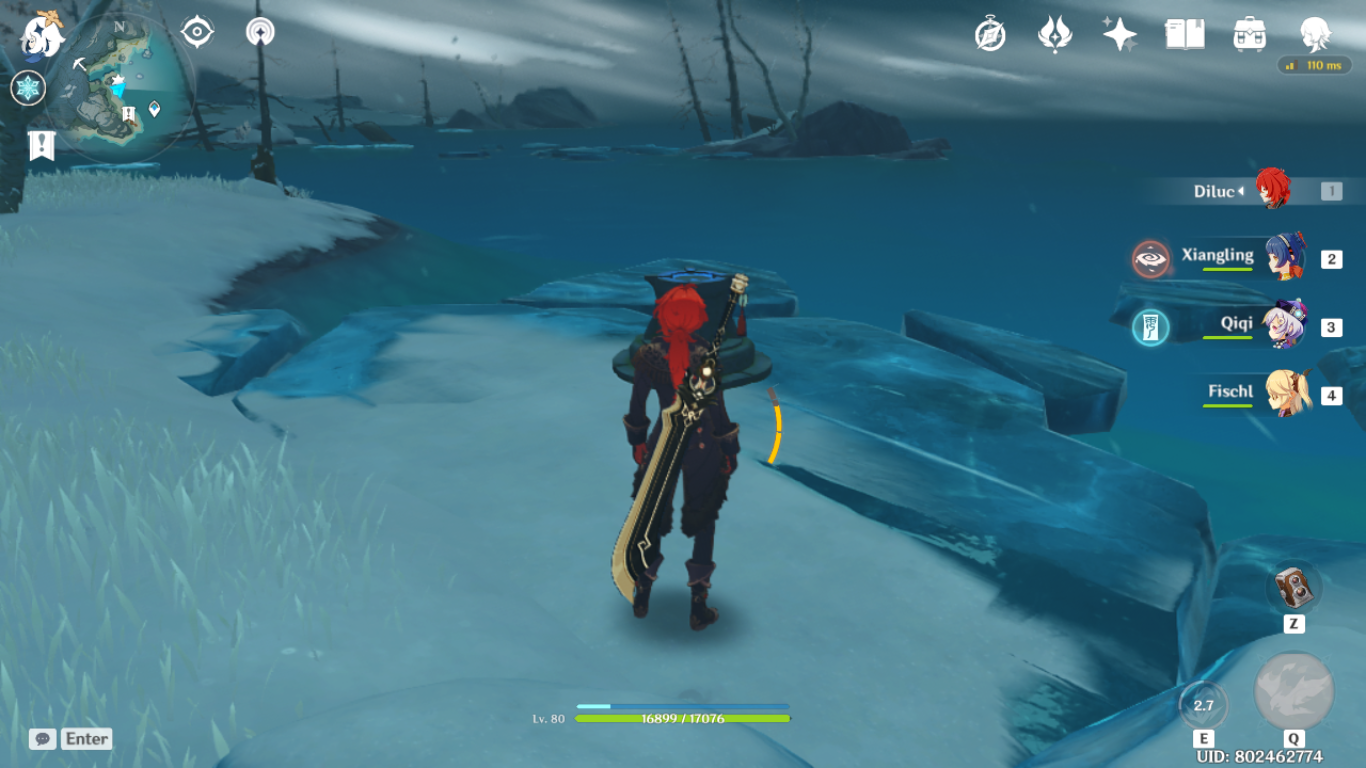Toggle the elemental sight eye icon
This screenshot has height=768, width=1366.
click(x=197, y=32)
